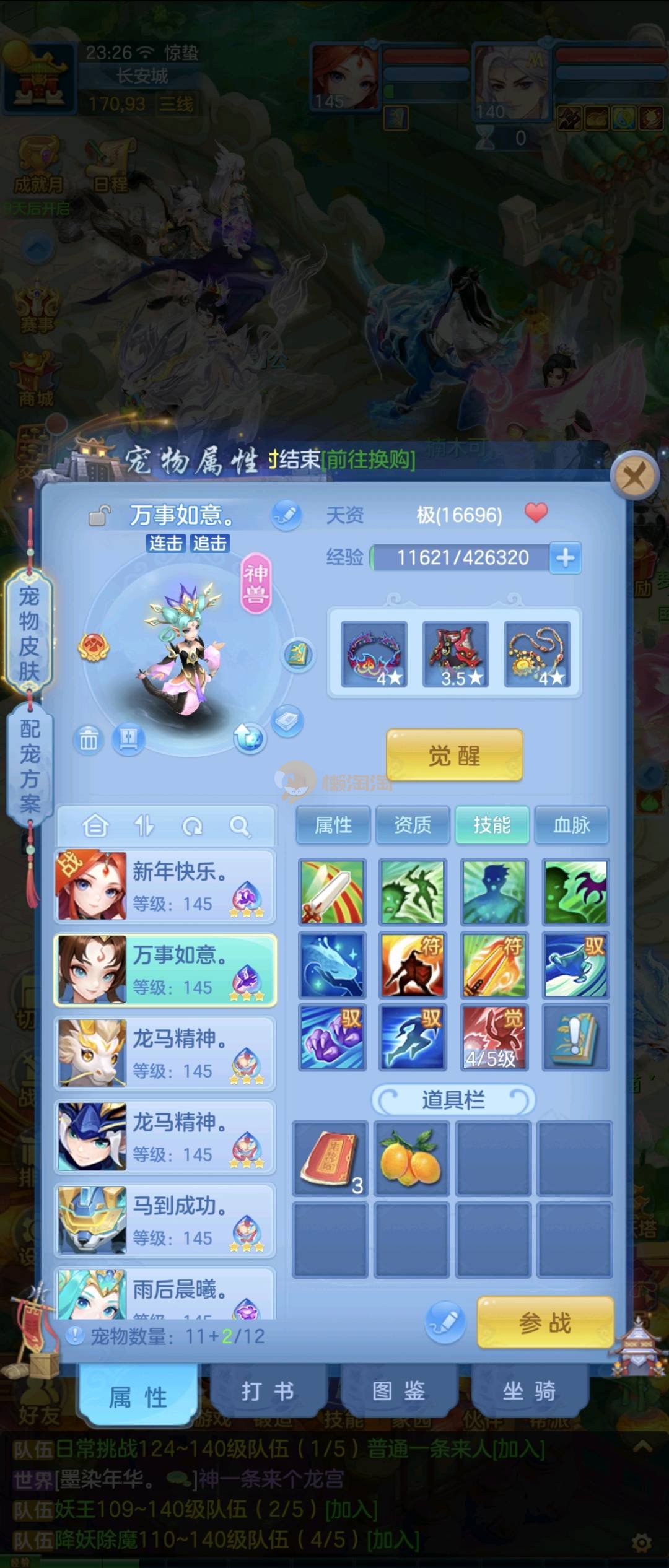
Task: Rename the pet with the pencil icon
Action: [286, 515]
